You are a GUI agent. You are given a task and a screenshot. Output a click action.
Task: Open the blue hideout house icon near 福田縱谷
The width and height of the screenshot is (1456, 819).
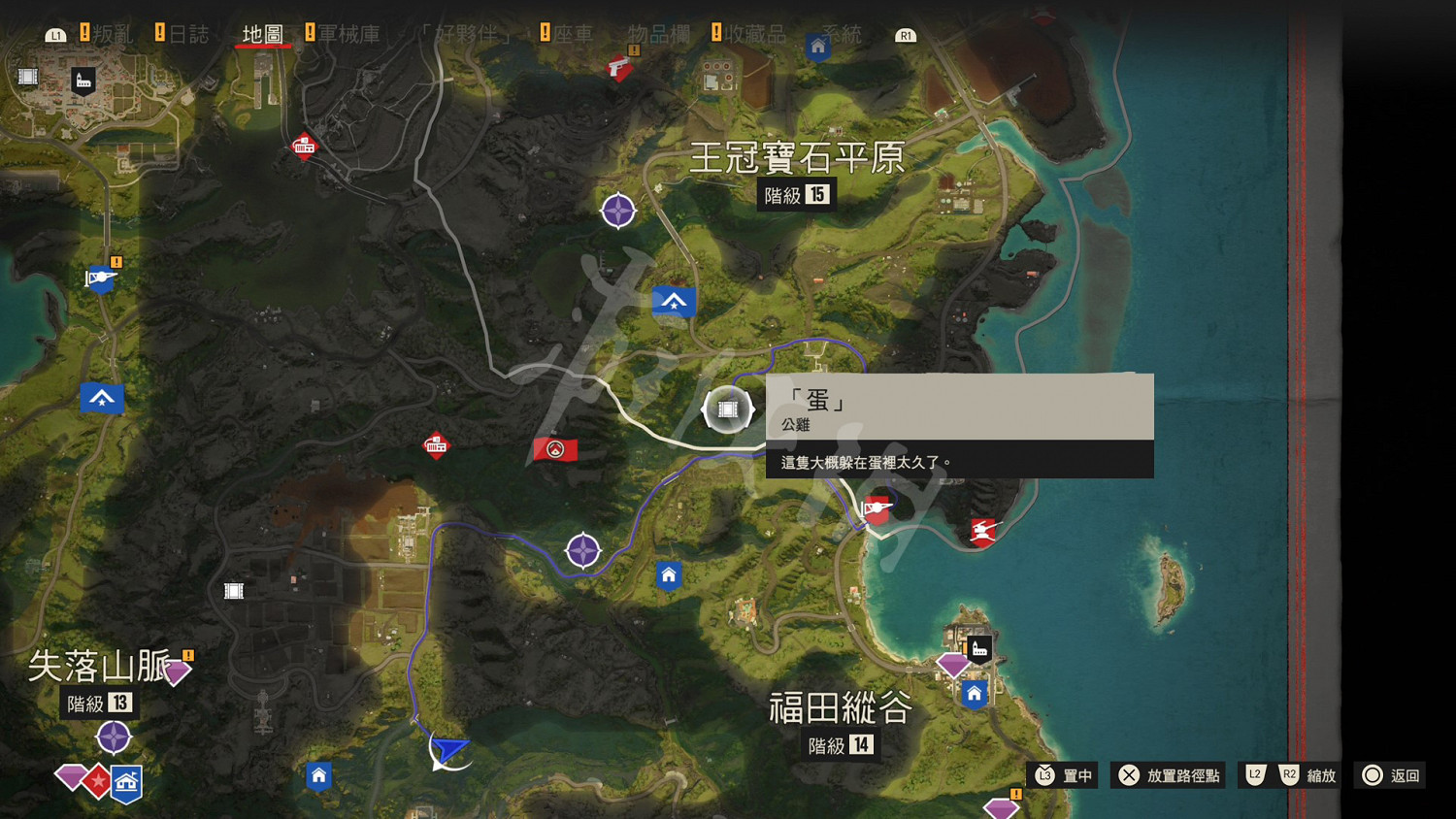(974, 694)
